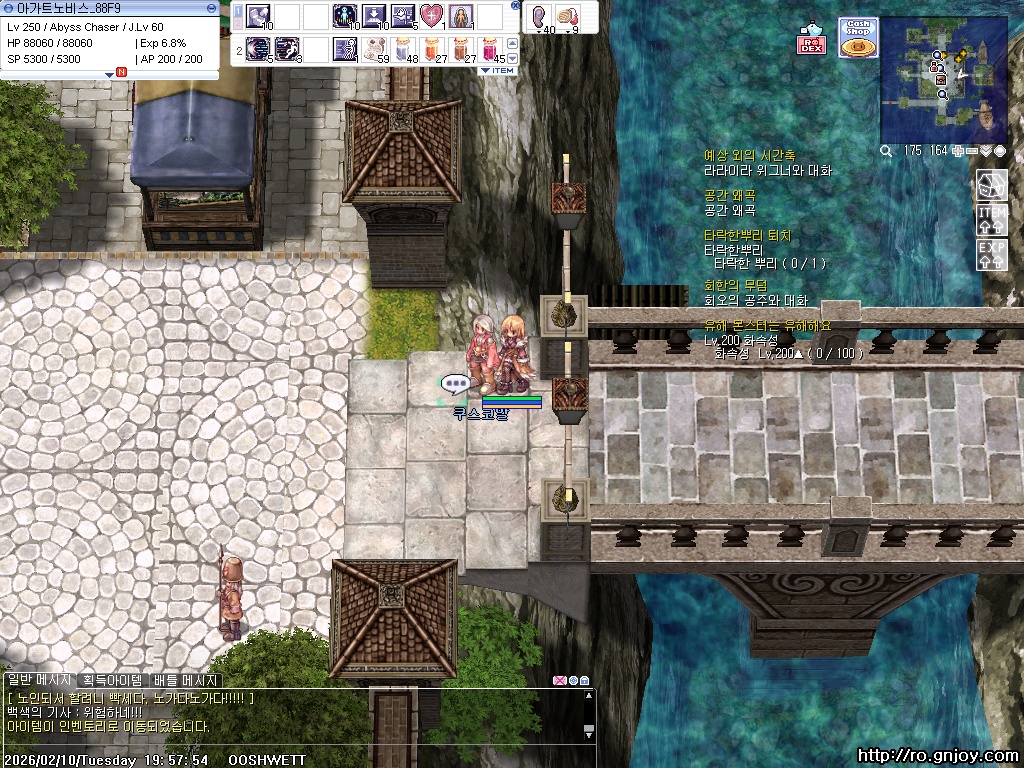Select the 일반 메시지 chat tab

click(x=39, y=680)
